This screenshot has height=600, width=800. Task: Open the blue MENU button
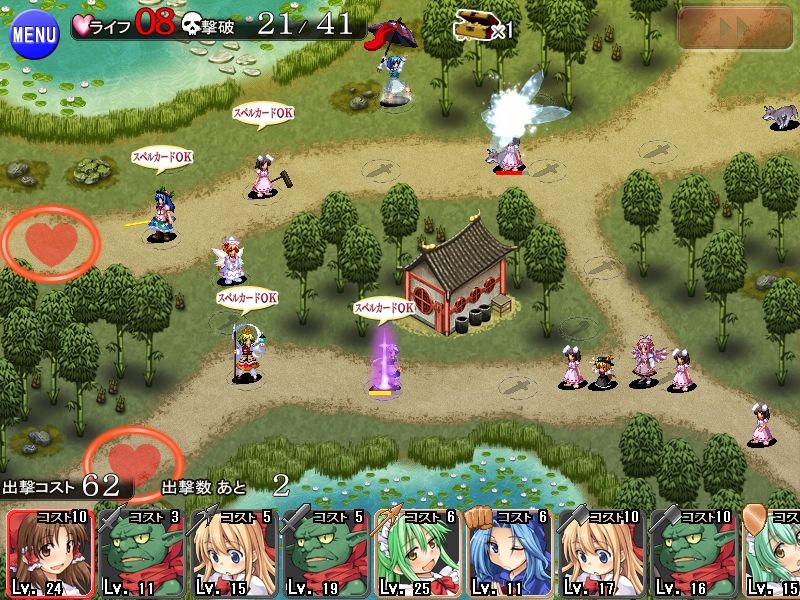[34, 36]
